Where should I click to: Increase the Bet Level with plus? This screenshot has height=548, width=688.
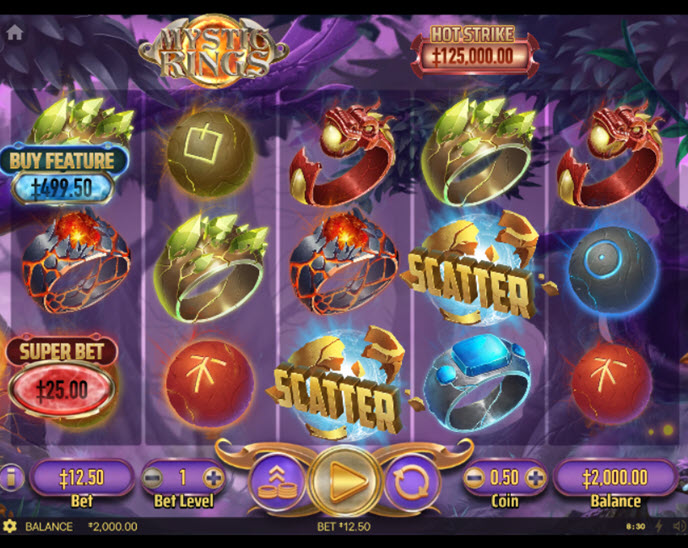[213, 477]
